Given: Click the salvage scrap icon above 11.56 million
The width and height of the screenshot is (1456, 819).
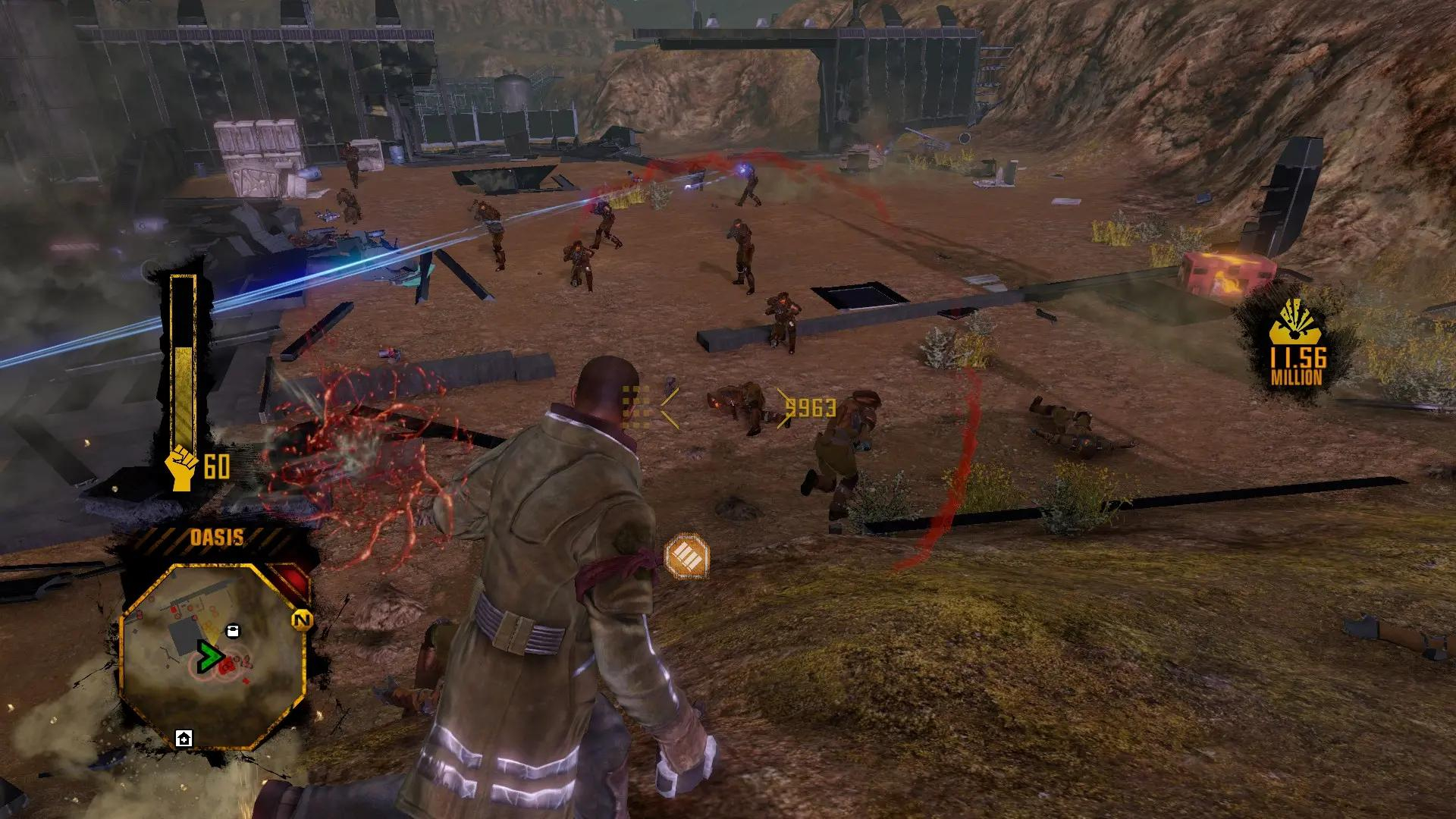Looking at the screenshot, I should (x=1298, y=325).
